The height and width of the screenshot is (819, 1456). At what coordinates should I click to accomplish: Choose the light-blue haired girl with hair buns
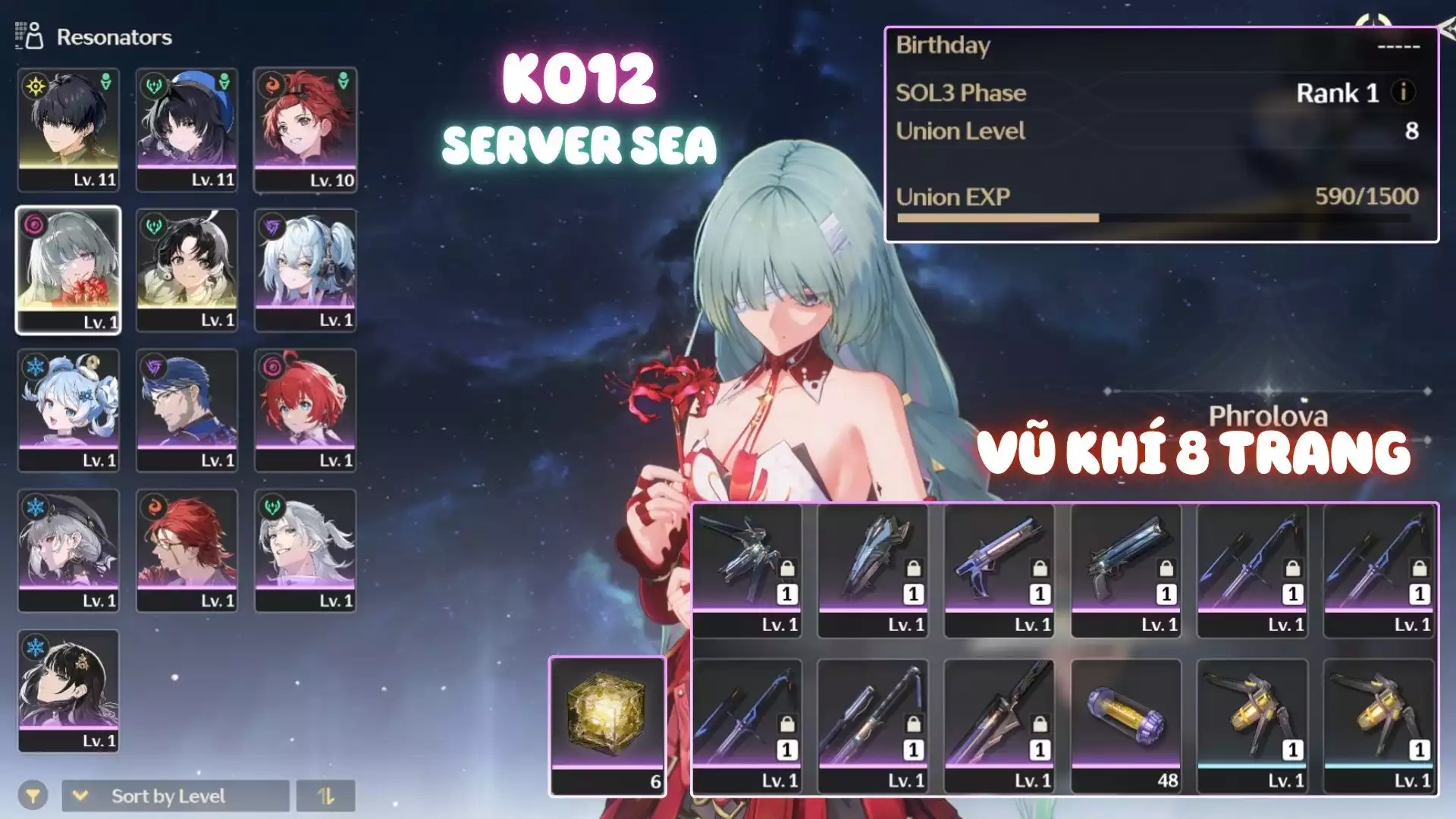click(x=68, y=409)
